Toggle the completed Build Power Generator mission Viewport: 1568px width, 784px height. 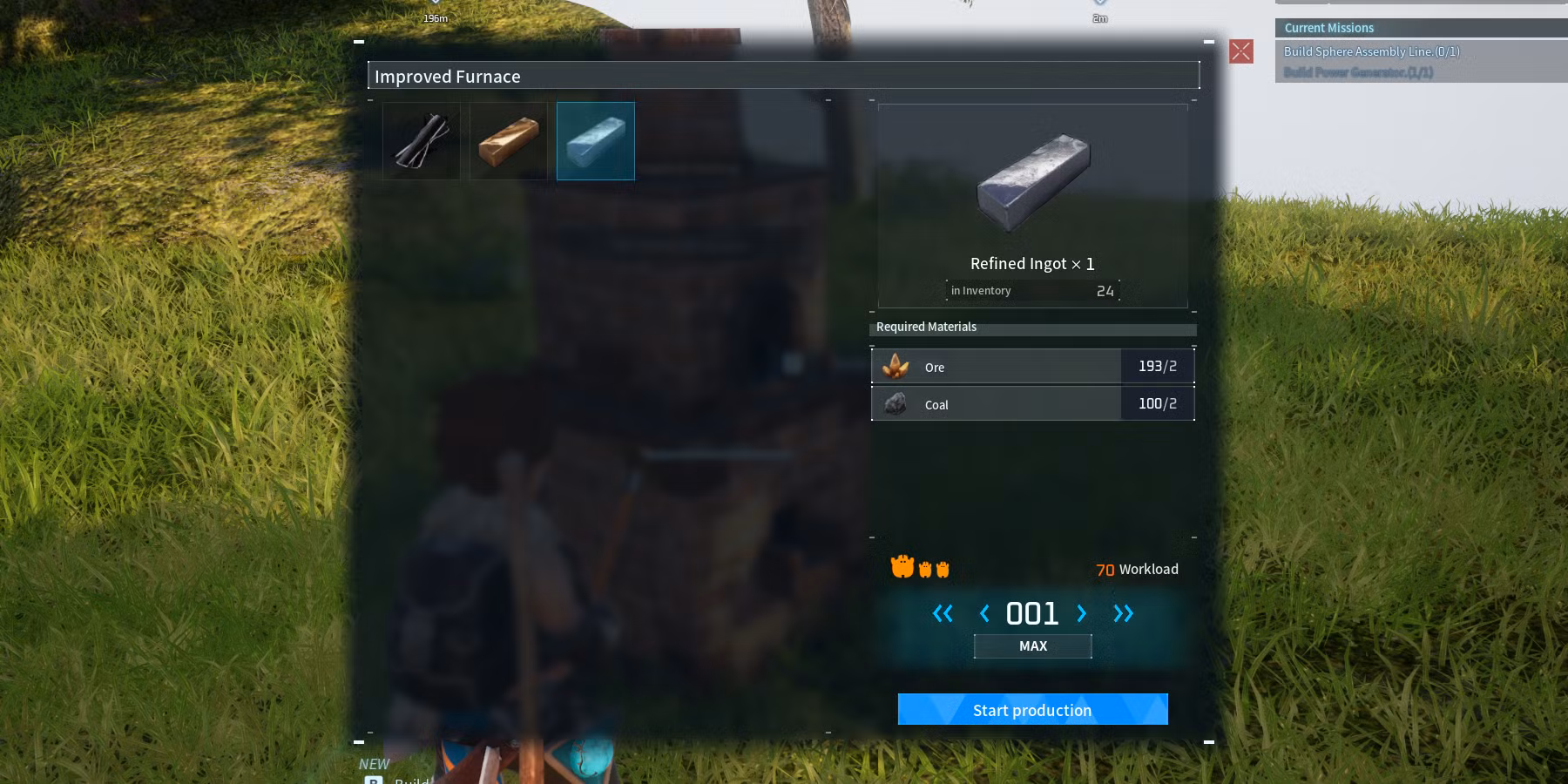pyautogui.click(x=1359, y=74)
